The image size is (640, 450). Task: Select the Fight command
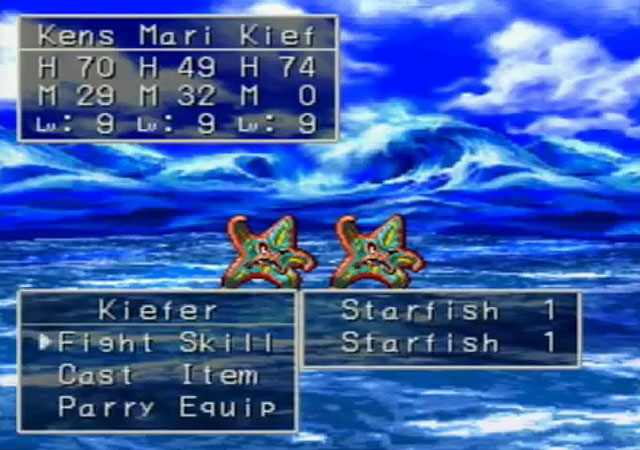point(103,343)
